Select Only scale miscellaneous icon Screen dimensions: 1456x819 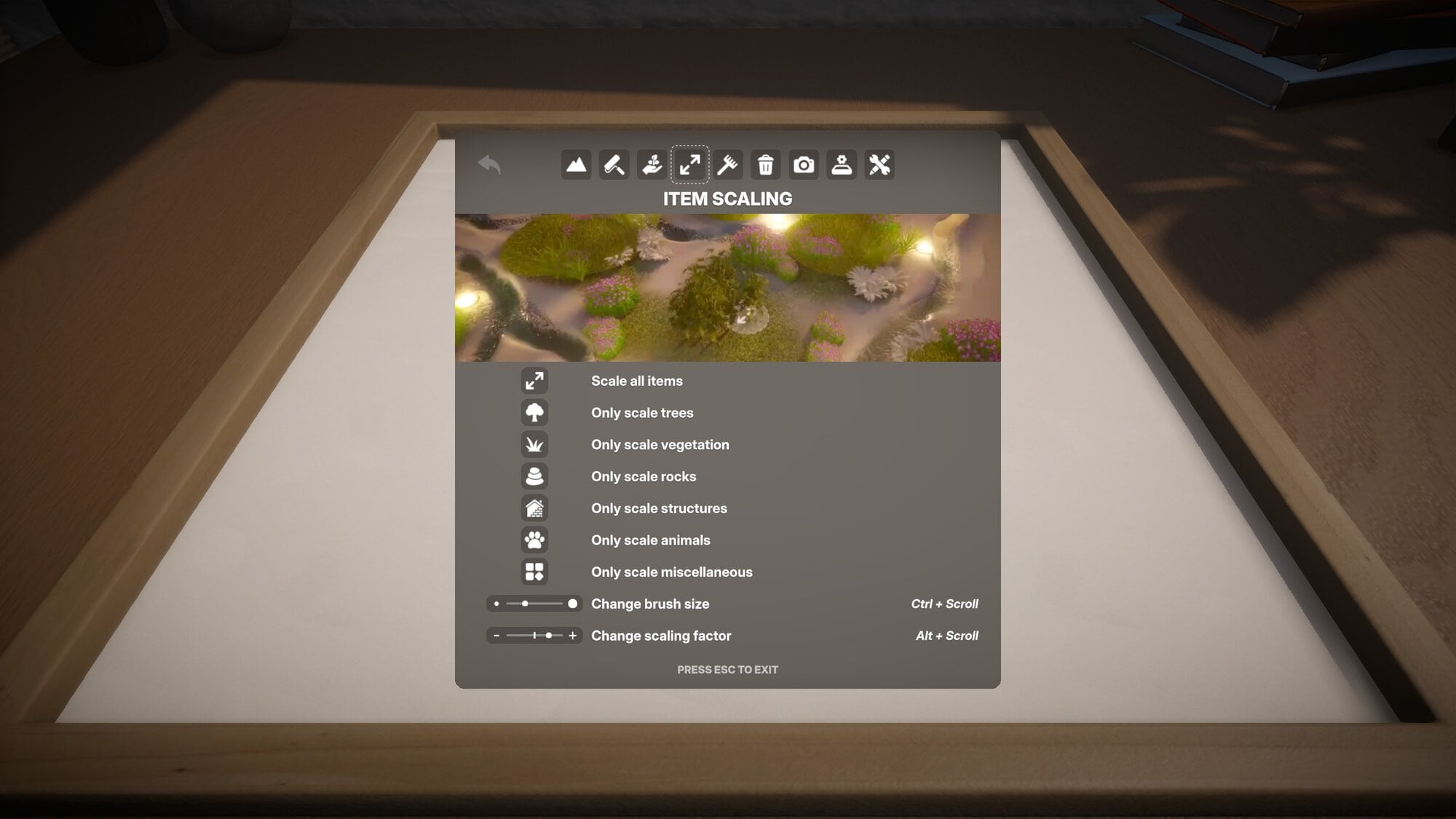pyautogui.click(x=534, y=572)
